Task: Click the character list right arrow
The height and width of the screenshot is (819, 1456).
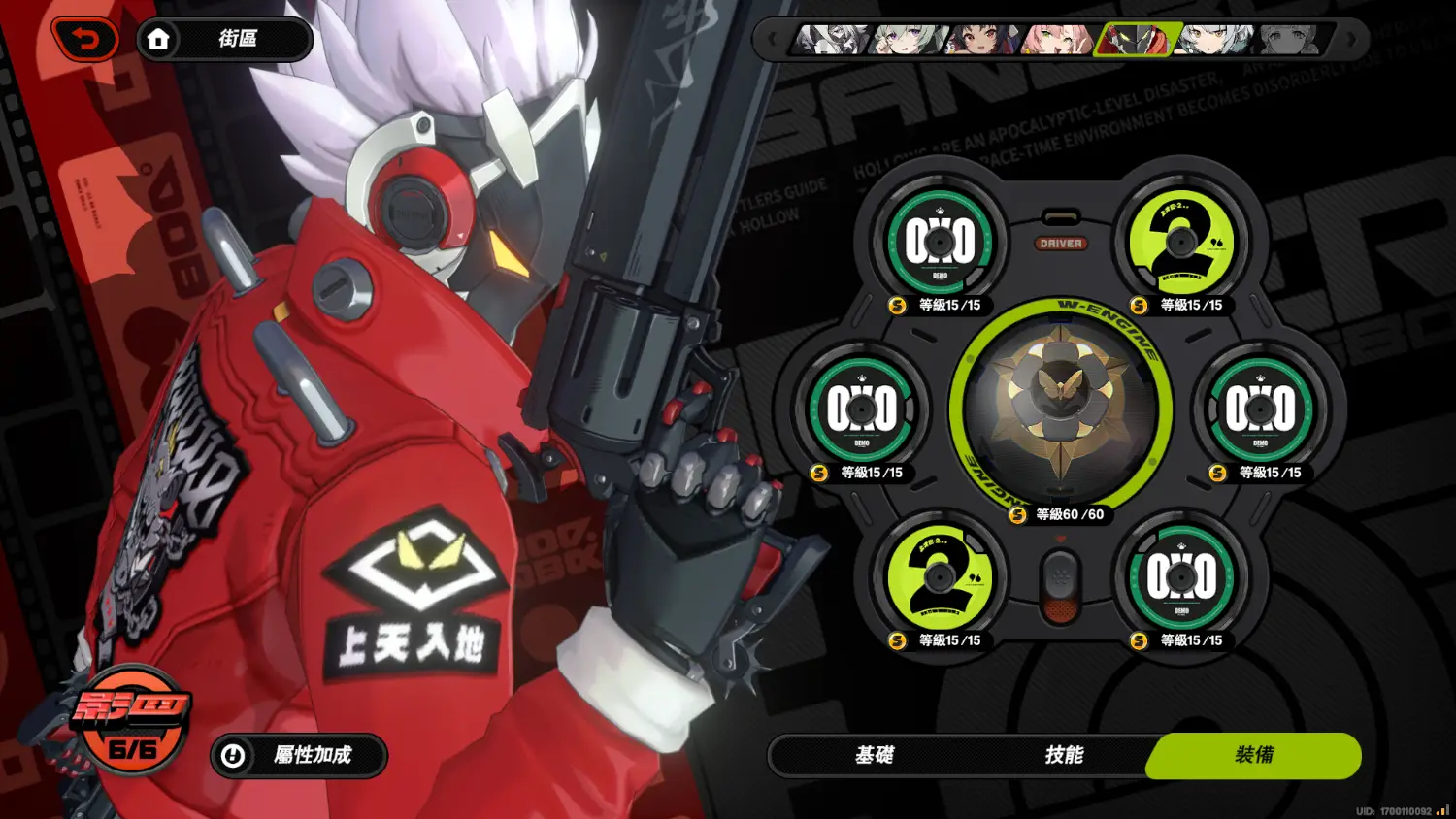Action: click(1350, 40)
